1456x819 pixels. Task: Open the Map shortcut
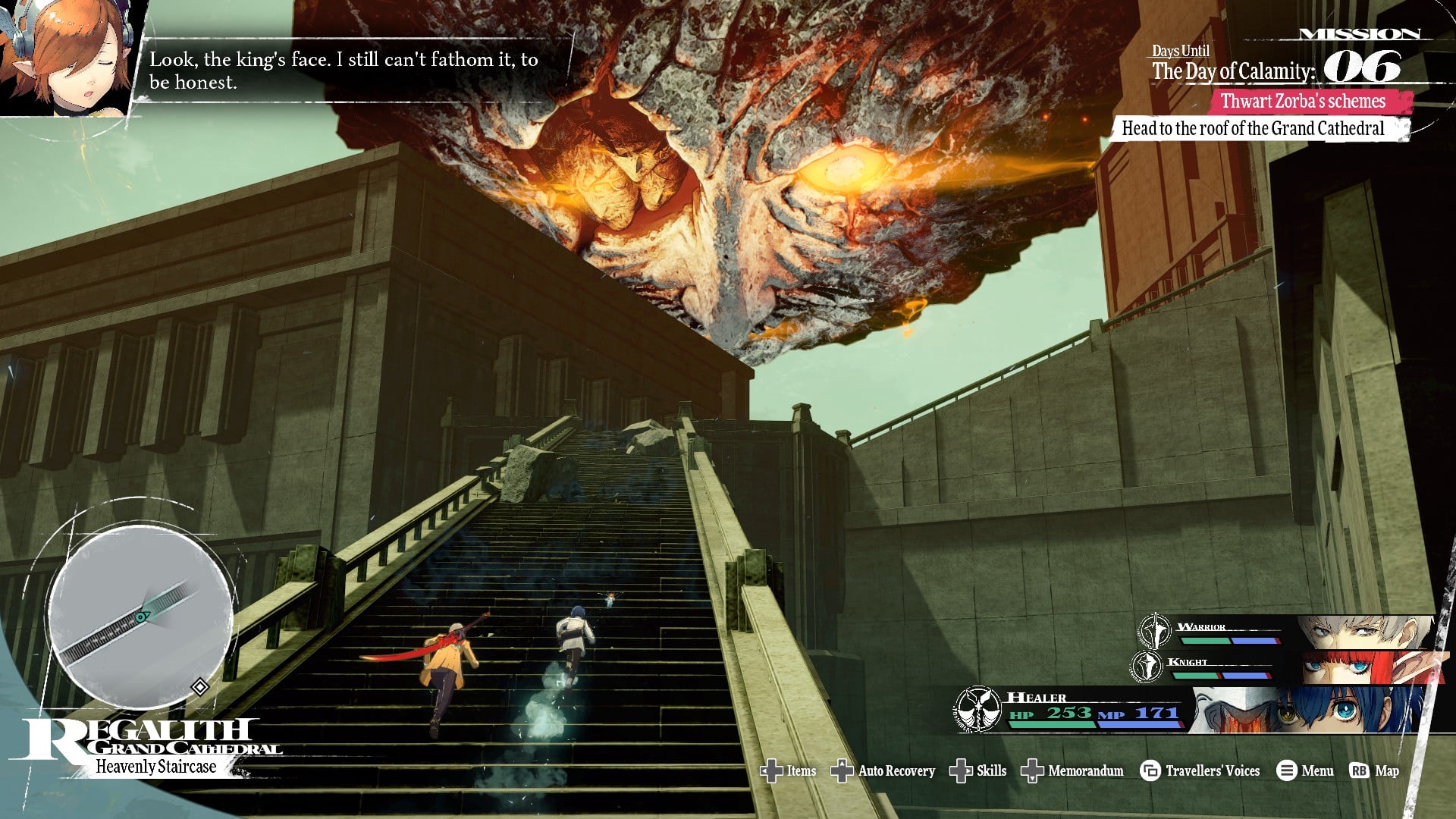click(1375, 770)
